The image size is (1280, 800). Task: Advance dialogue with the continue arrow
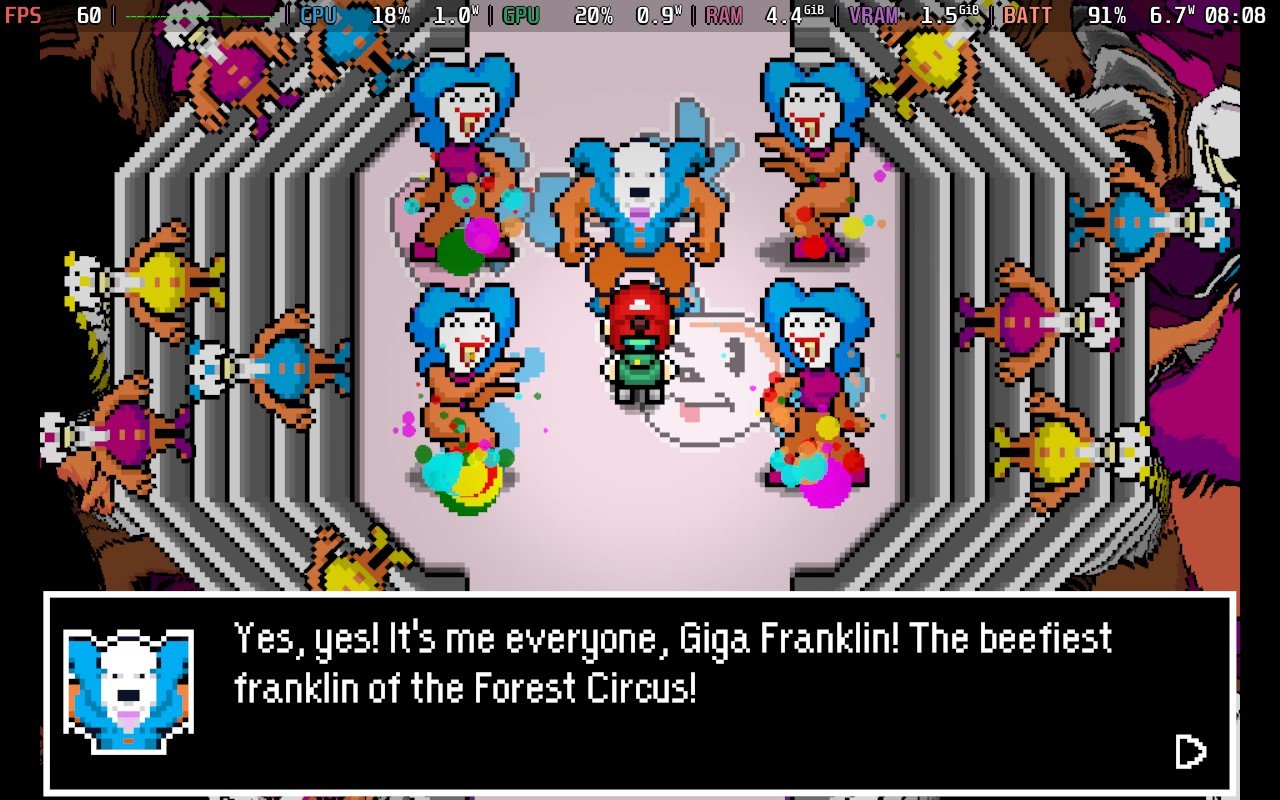coord(1189,751)
